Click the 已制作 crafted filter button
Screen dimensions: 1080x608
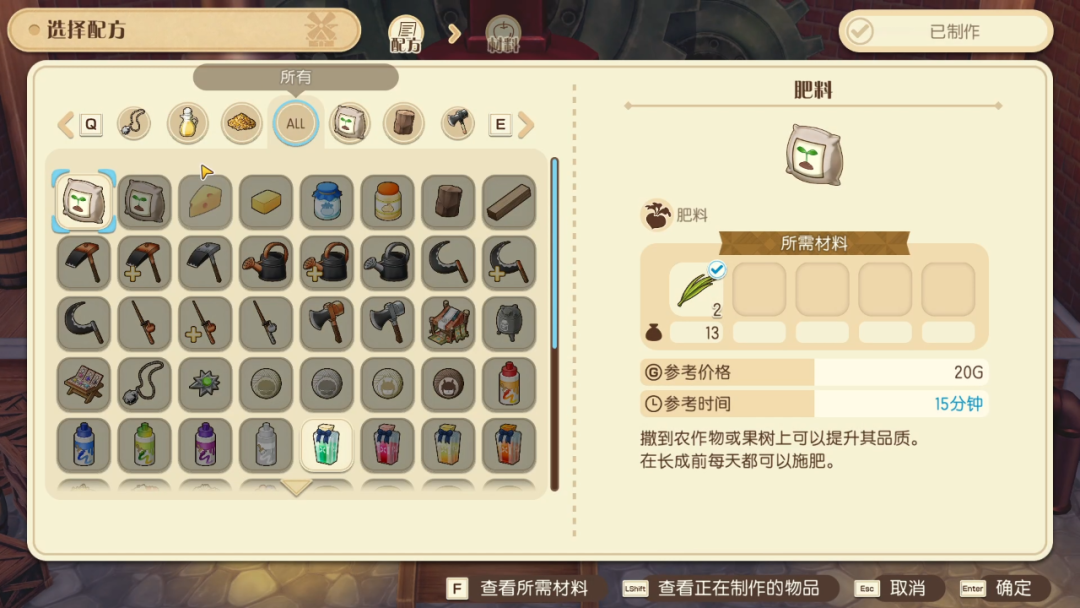pyautogui.click(x=945, y=31)
